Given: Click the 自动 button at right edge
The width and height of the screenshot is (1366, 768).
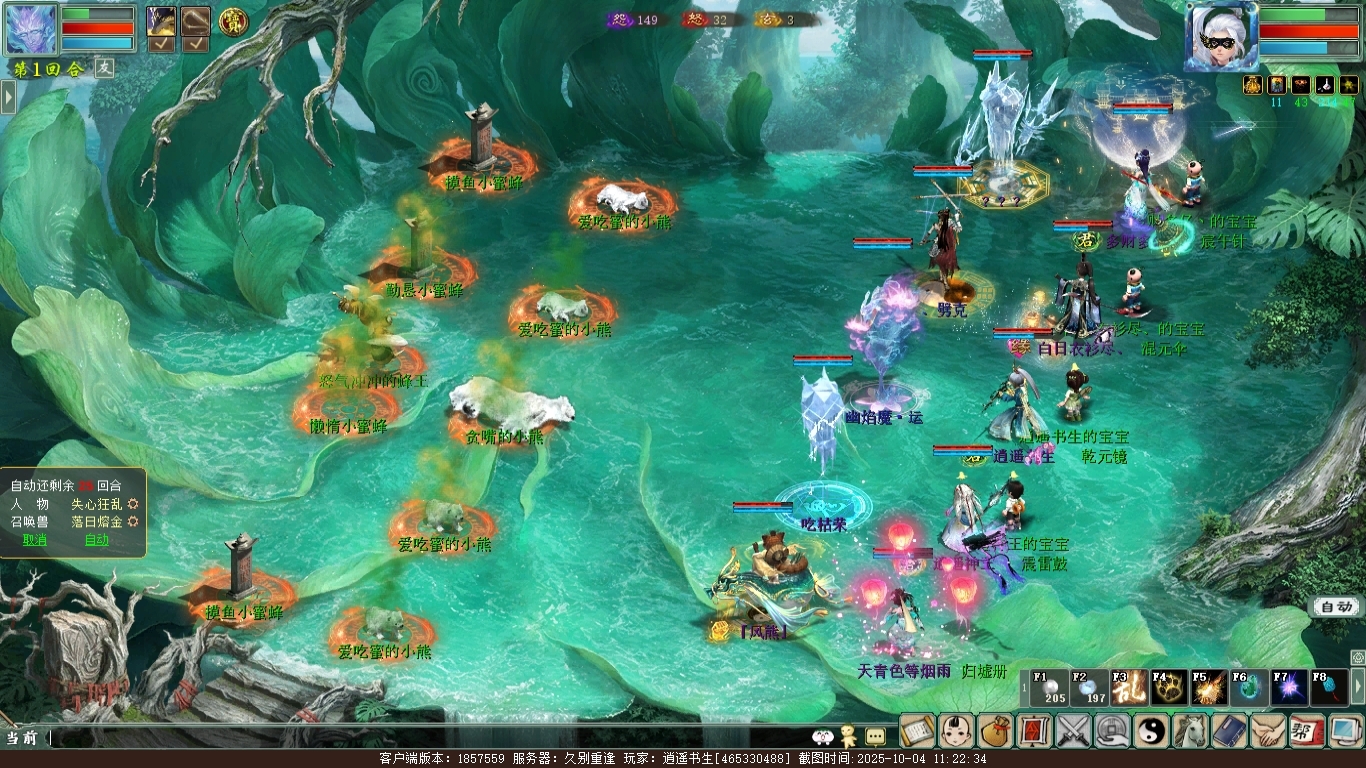Looking at the screenshot, I should [1336, 607].
